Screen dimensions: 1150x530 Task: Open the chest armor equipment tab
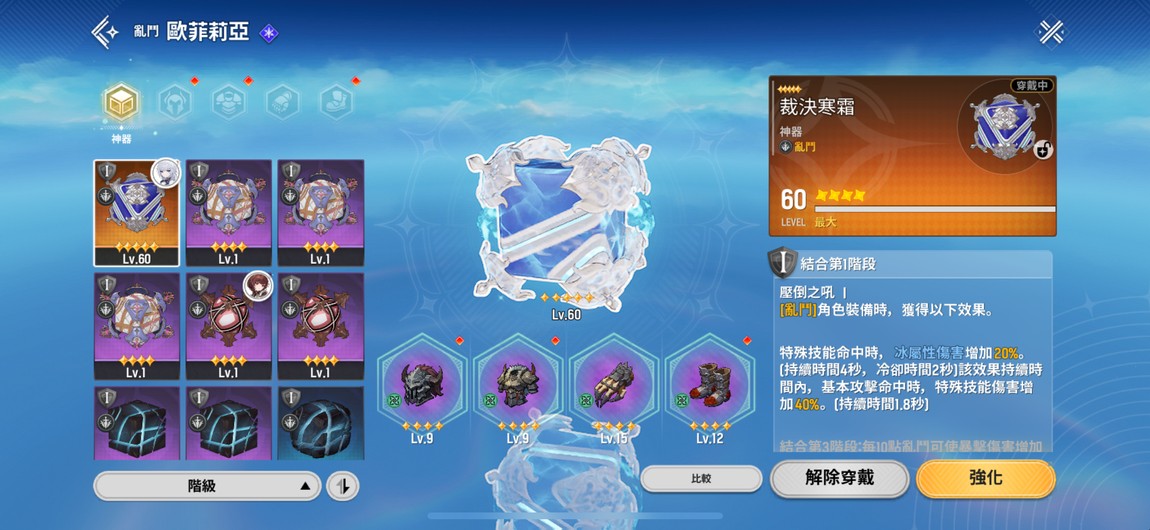229,101
